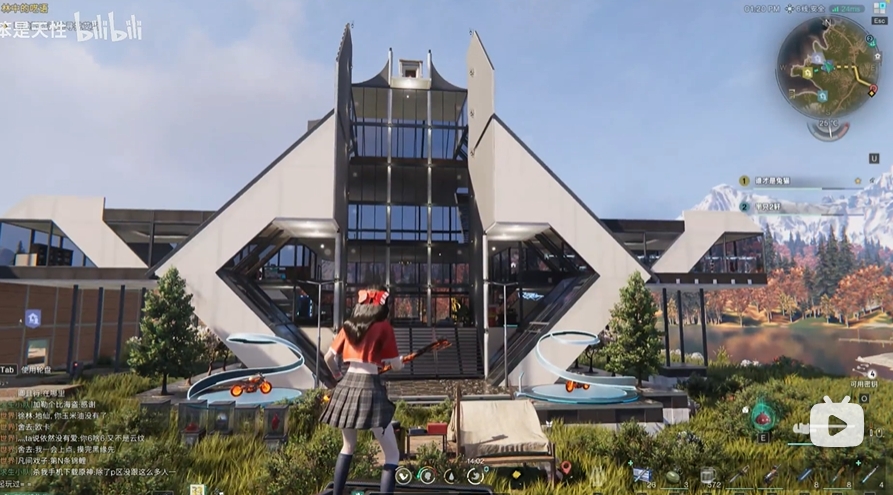Open the circular minimap

[827, 66]
